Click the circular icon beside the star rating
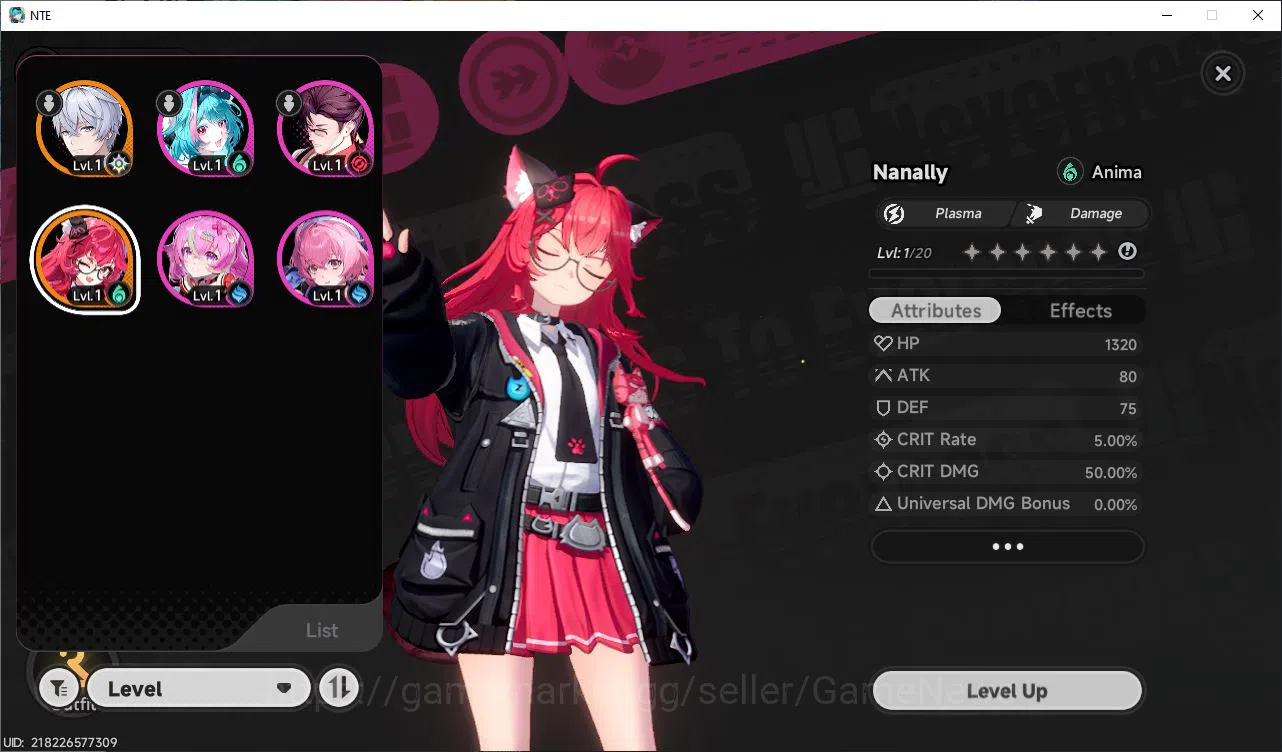The image size is (1282, 752). (x=1127, y=251)
